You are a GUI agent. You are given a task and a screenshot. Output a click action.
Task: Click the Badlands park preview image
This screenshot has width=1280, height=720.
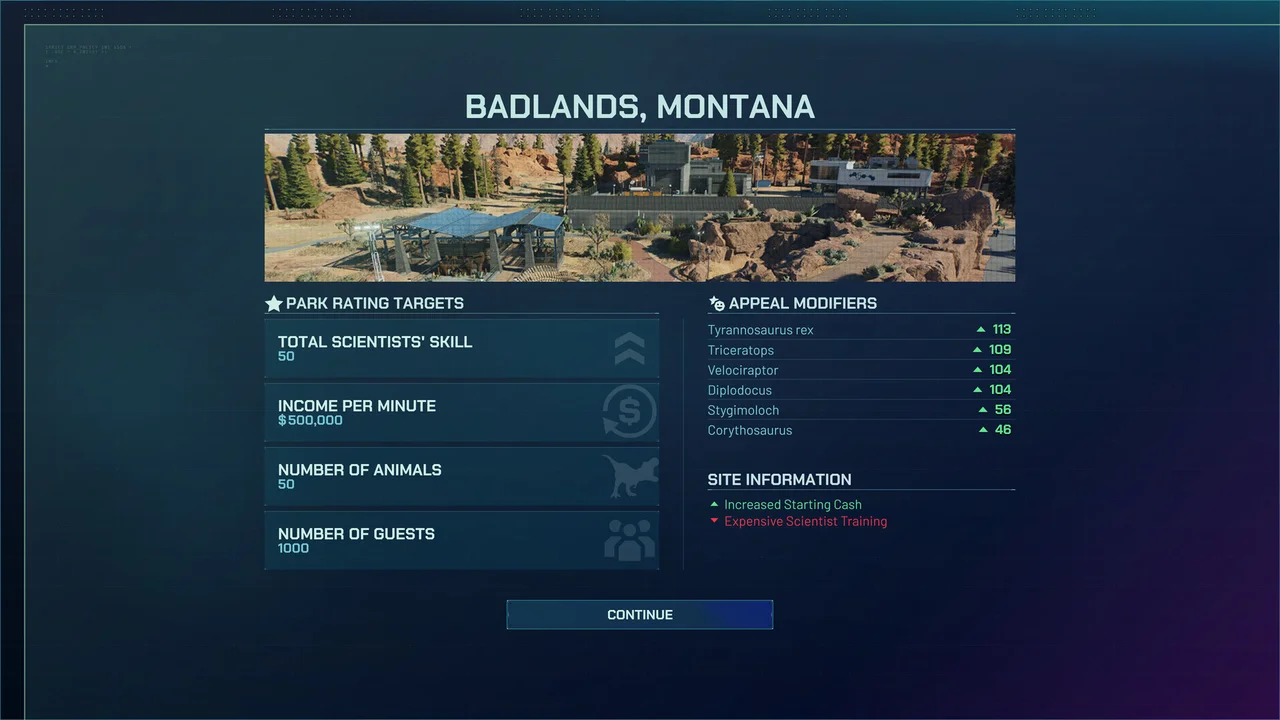639,207
